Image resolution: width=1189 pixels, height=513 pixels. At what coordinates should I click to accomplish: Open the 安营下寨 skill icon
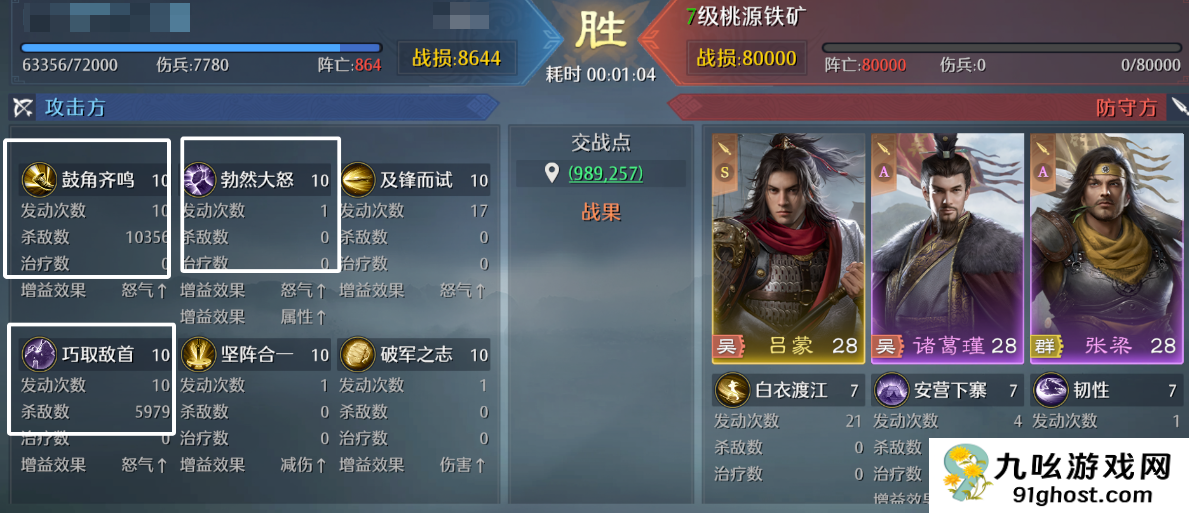pos(891,390)
